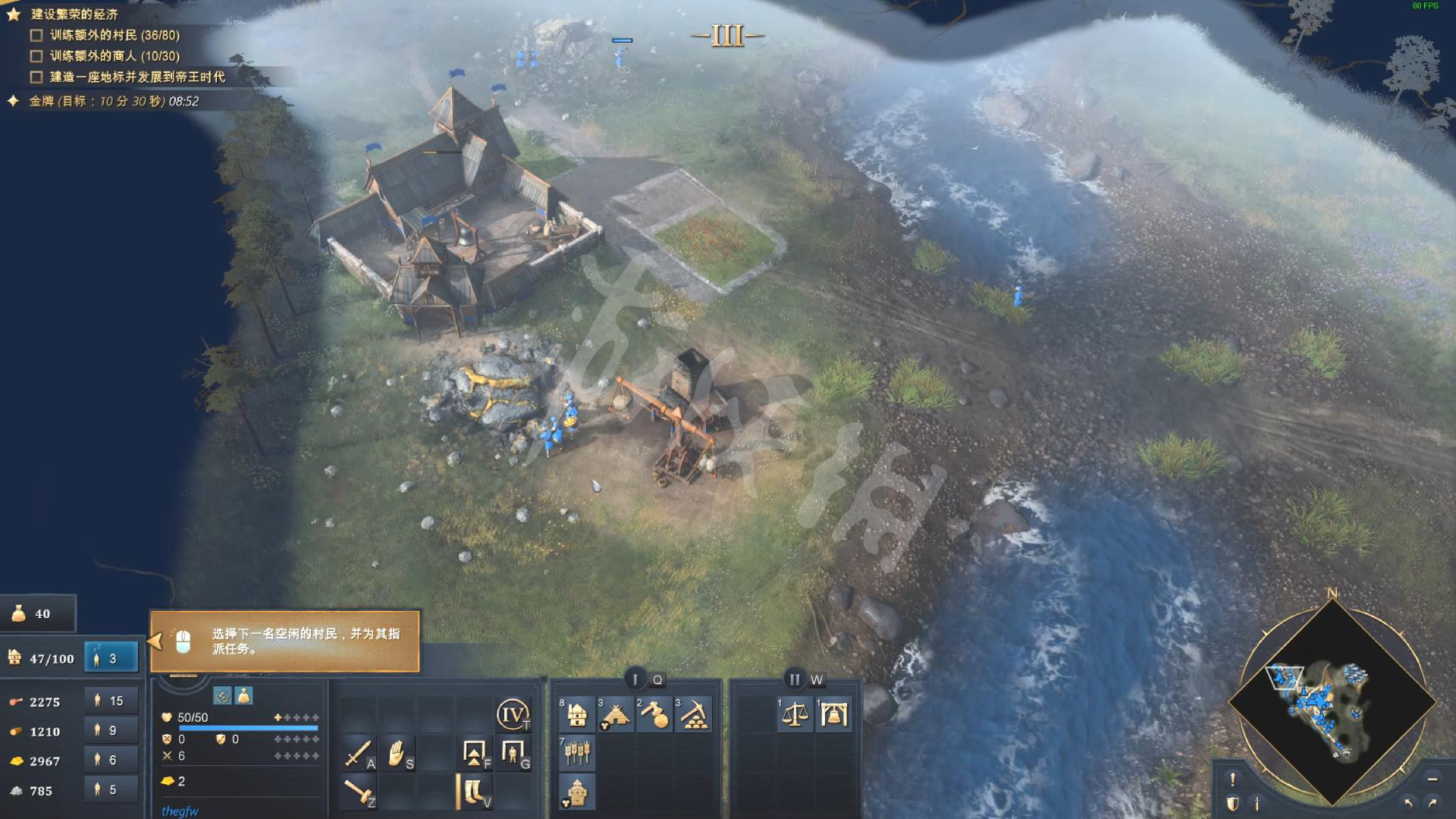Activate the boots command icon
The image size is (1456, 819).
click(475, 792)
